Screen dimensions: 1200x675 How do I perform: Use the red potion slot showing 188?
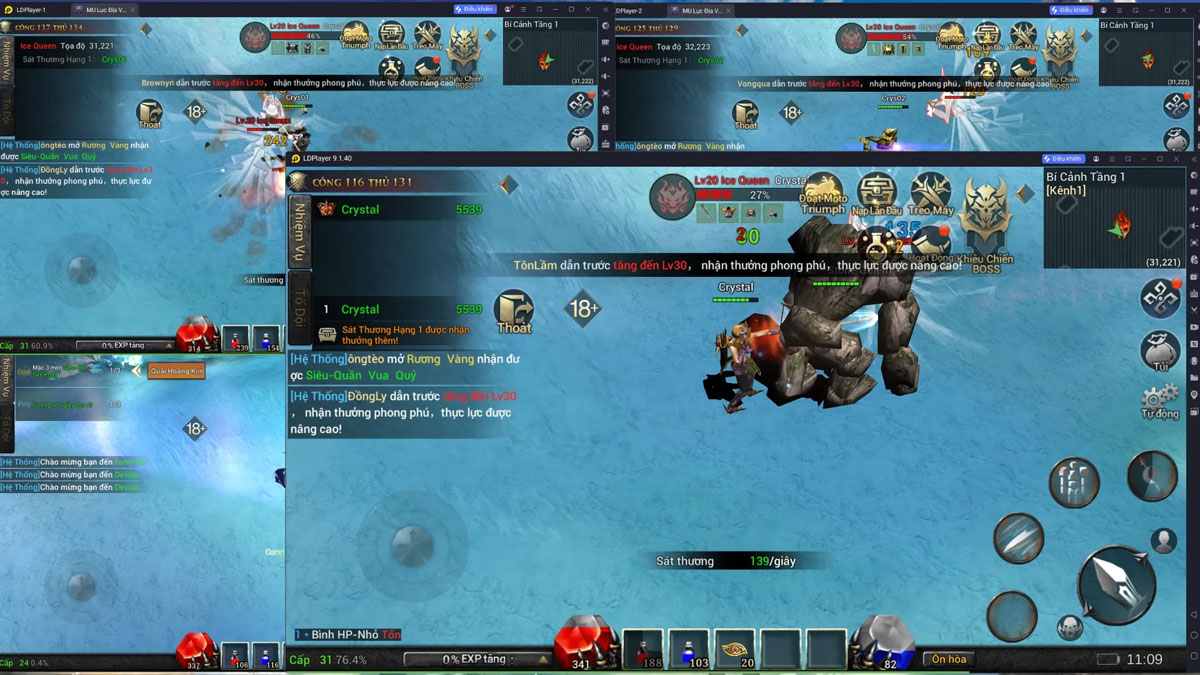pos(644,649)
